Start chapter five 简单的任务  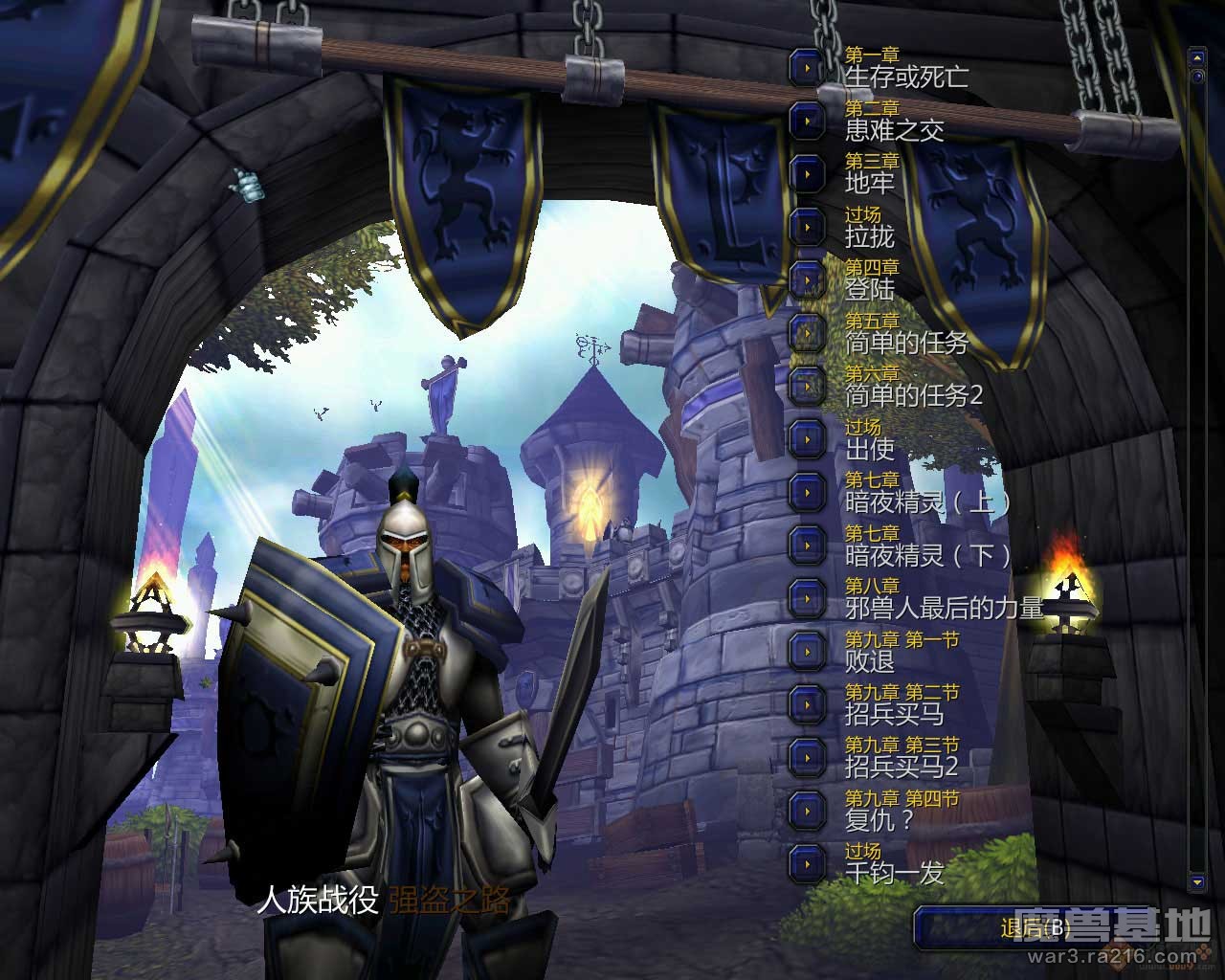pos(809,333)
